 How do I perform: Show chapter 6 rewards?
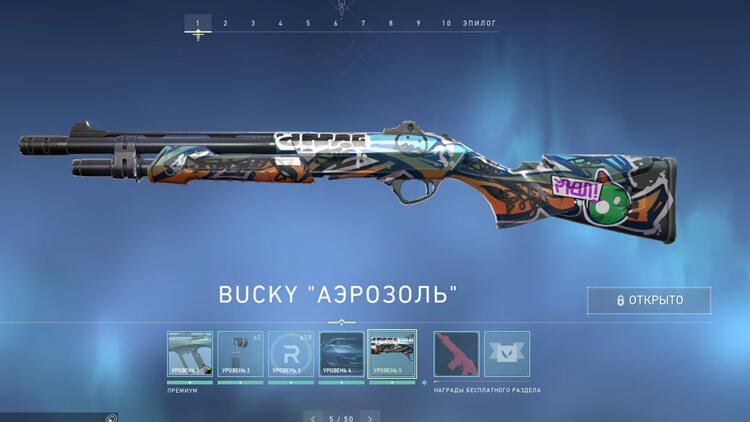(x=336, y=23)
